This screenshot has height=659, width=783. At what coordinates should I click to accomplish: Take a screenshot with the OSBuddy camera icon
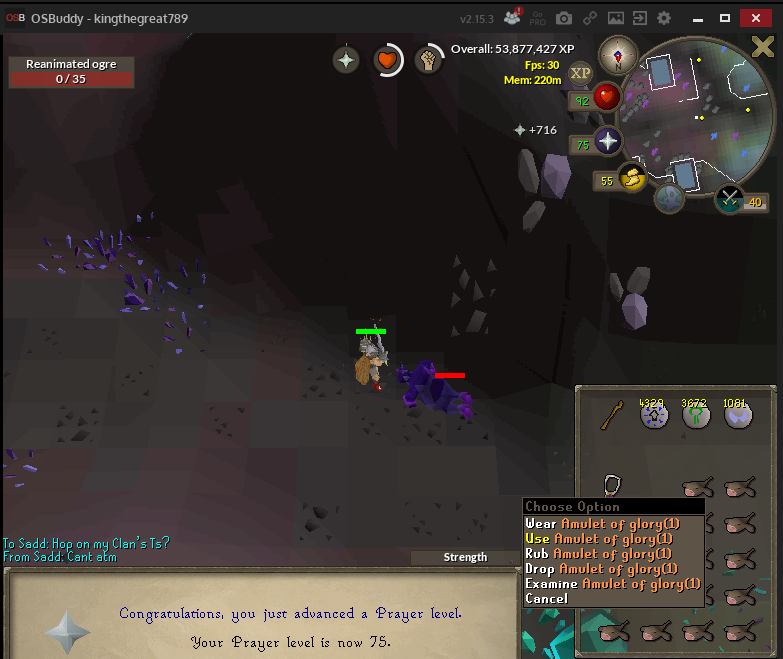[564, 18]
